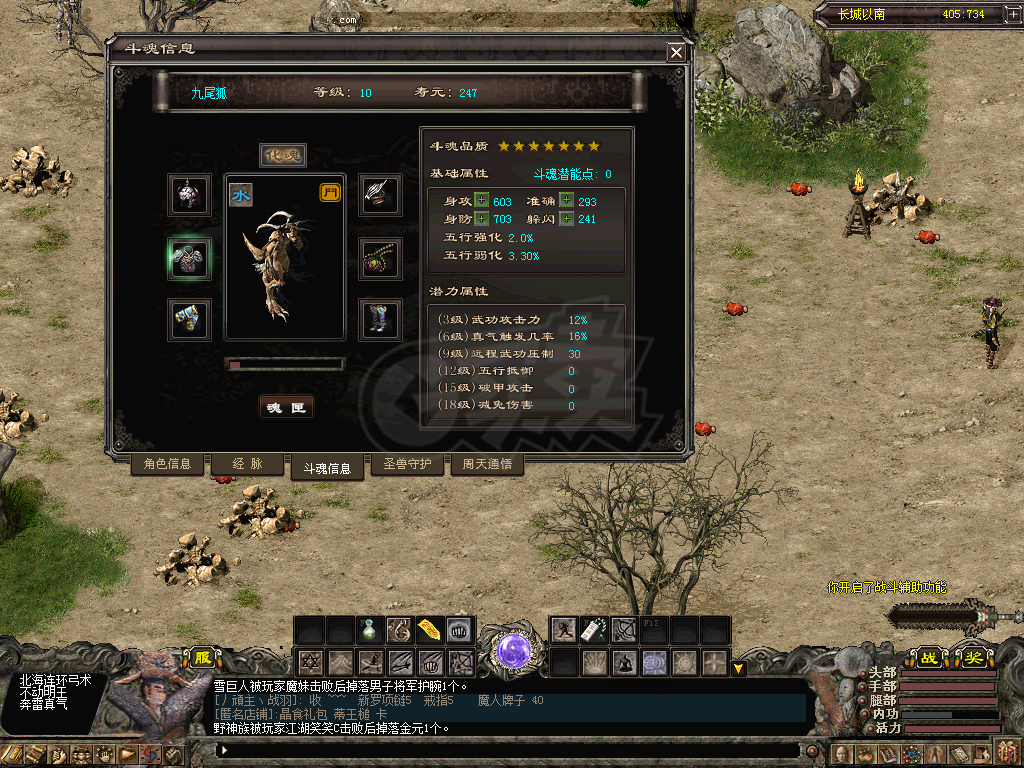The width and height of the screenshot is (1024, 768).
Task: Close the 斗魂信息 window
Action: point(677,52)
